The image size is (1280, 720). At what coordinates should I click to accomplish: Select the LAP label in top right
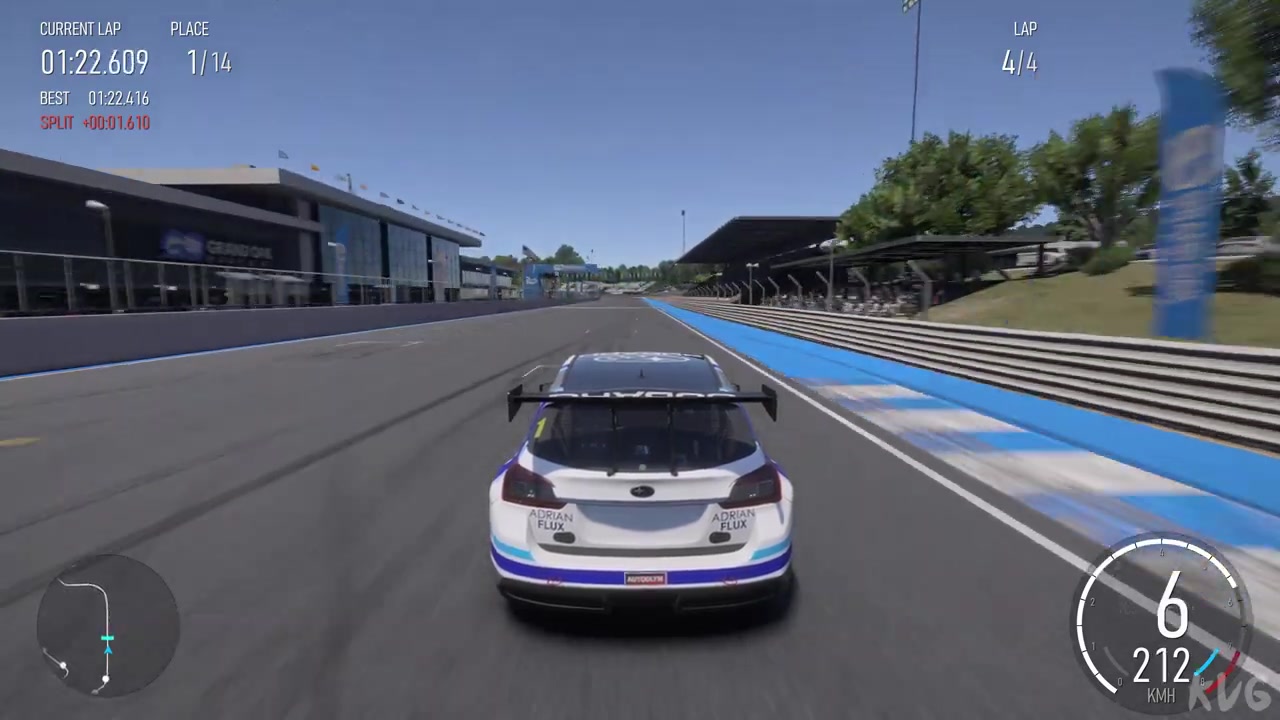1024,29
